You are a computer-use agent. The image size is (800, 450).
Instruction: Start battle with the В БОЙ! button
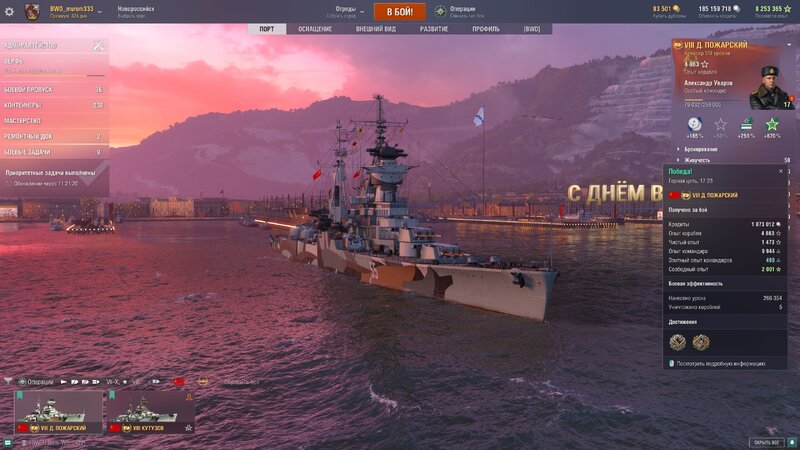pyautogui.click(x=399, y=11)
